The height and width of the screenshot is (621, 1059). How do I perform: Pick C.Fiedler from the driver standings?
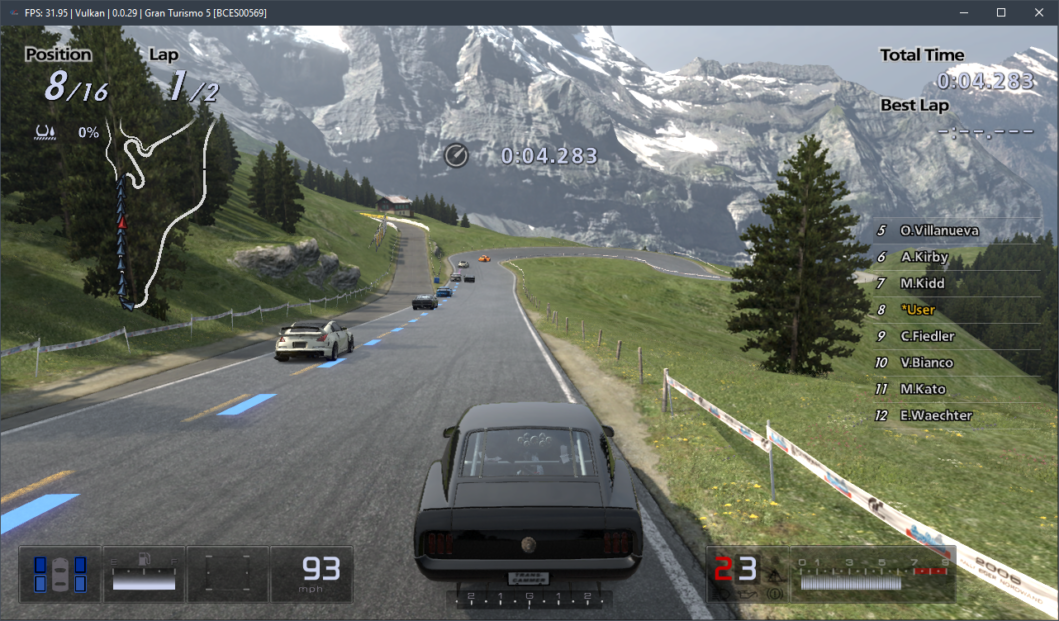[926, 336]
